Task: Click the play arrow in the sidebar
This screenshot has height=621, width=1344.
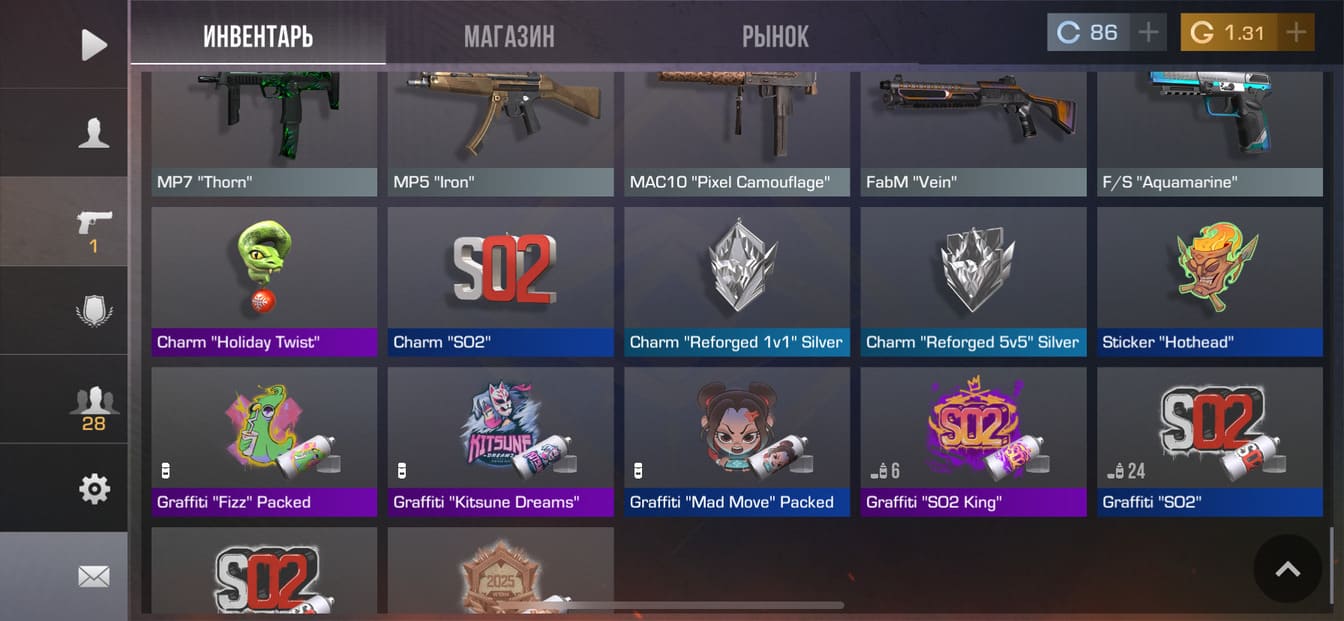Action: (93, 45)
